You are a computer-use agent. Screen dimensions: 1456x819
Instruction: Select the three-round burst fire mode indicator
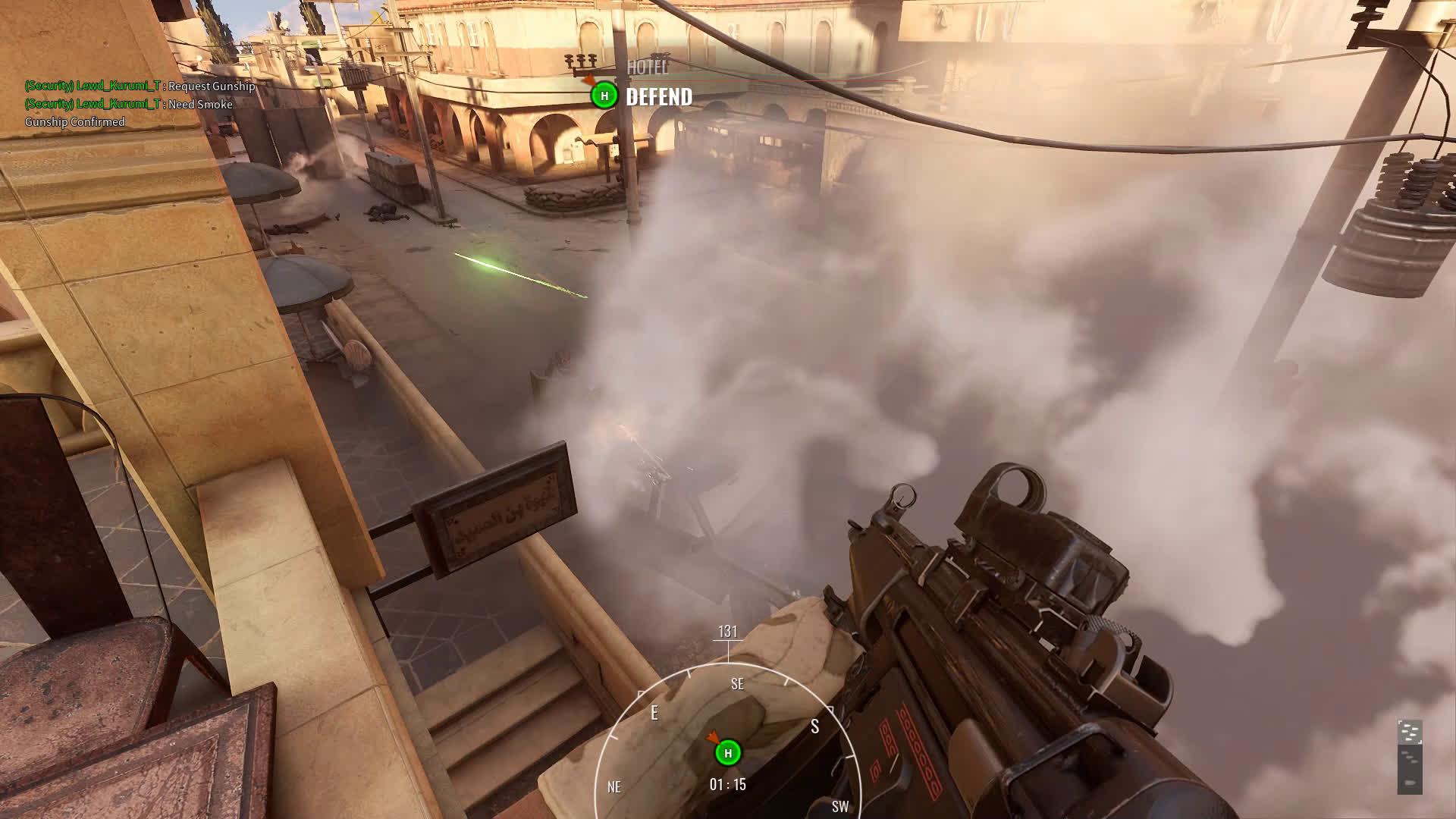tap(1410, 757)
